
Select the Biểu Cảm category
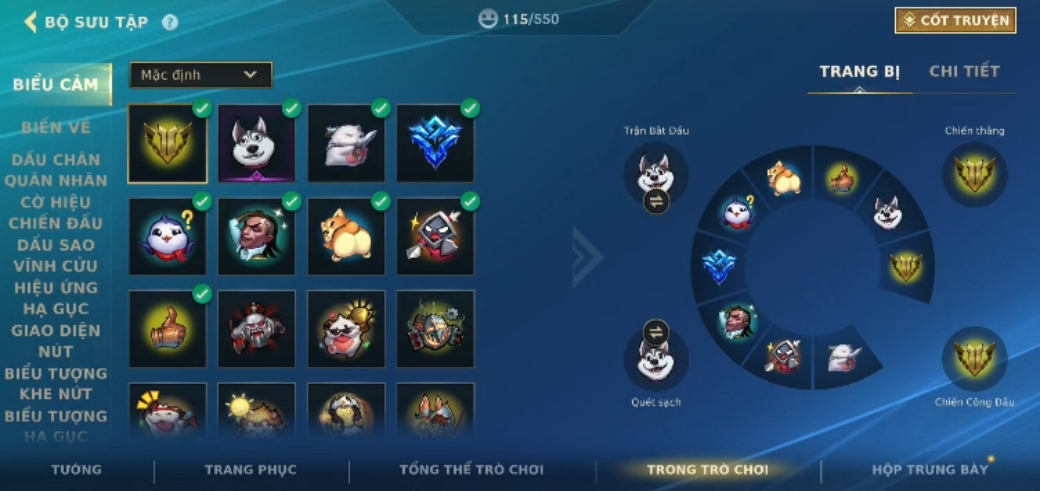point(55,84)
